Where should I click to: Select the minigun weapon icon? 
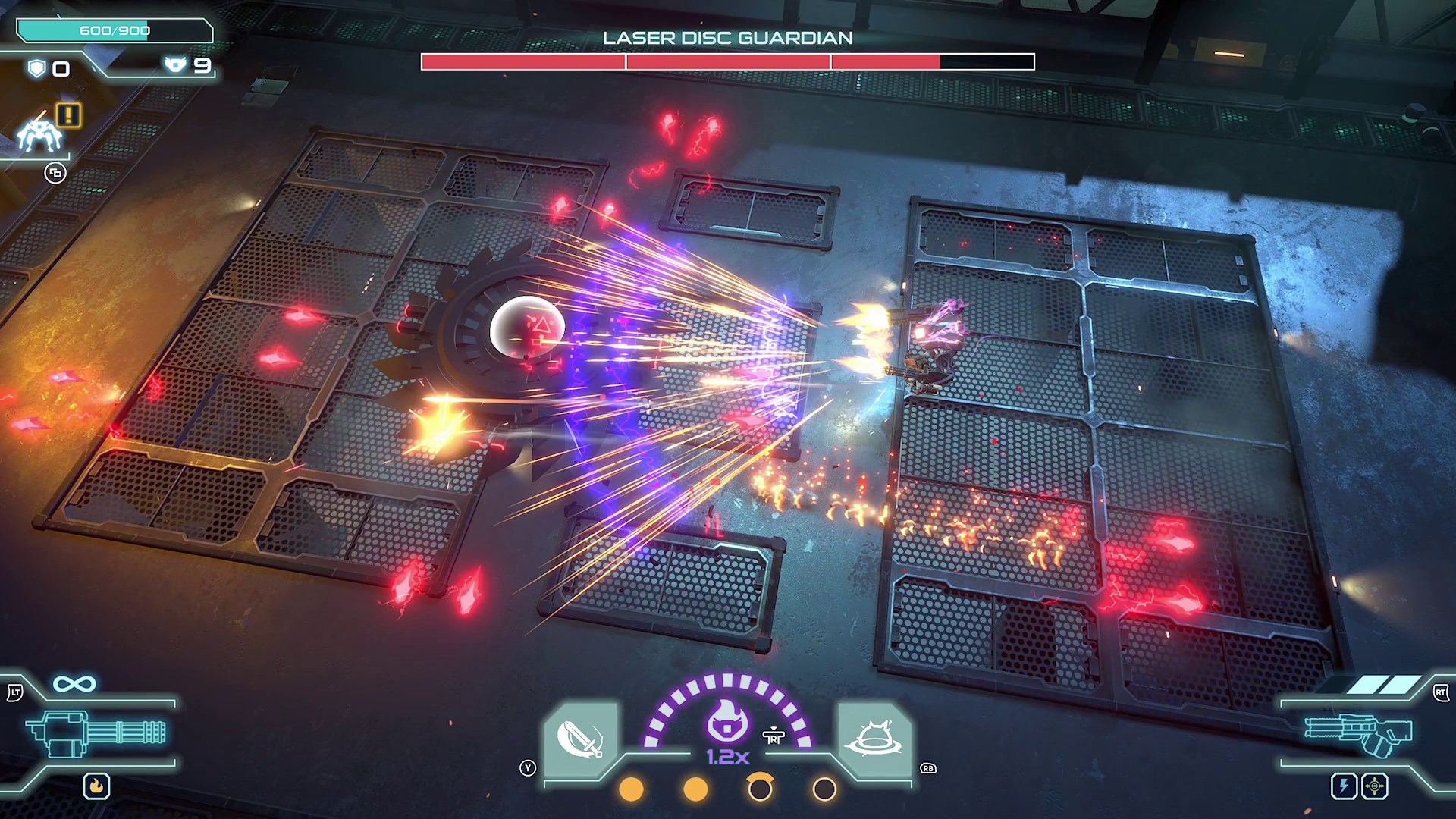pos(96,732)
